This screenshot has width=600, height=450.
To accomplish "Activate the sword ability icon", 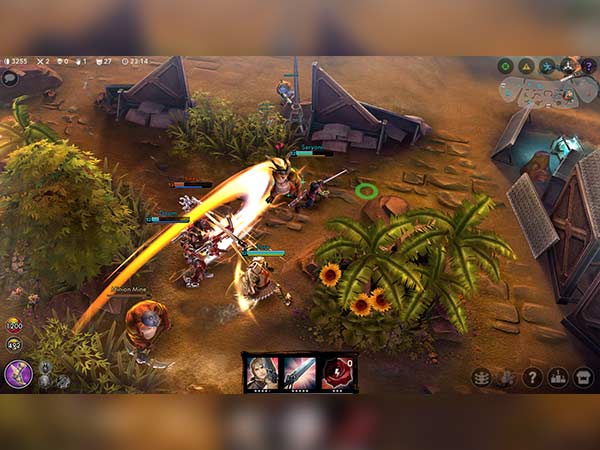I will 299,373.
